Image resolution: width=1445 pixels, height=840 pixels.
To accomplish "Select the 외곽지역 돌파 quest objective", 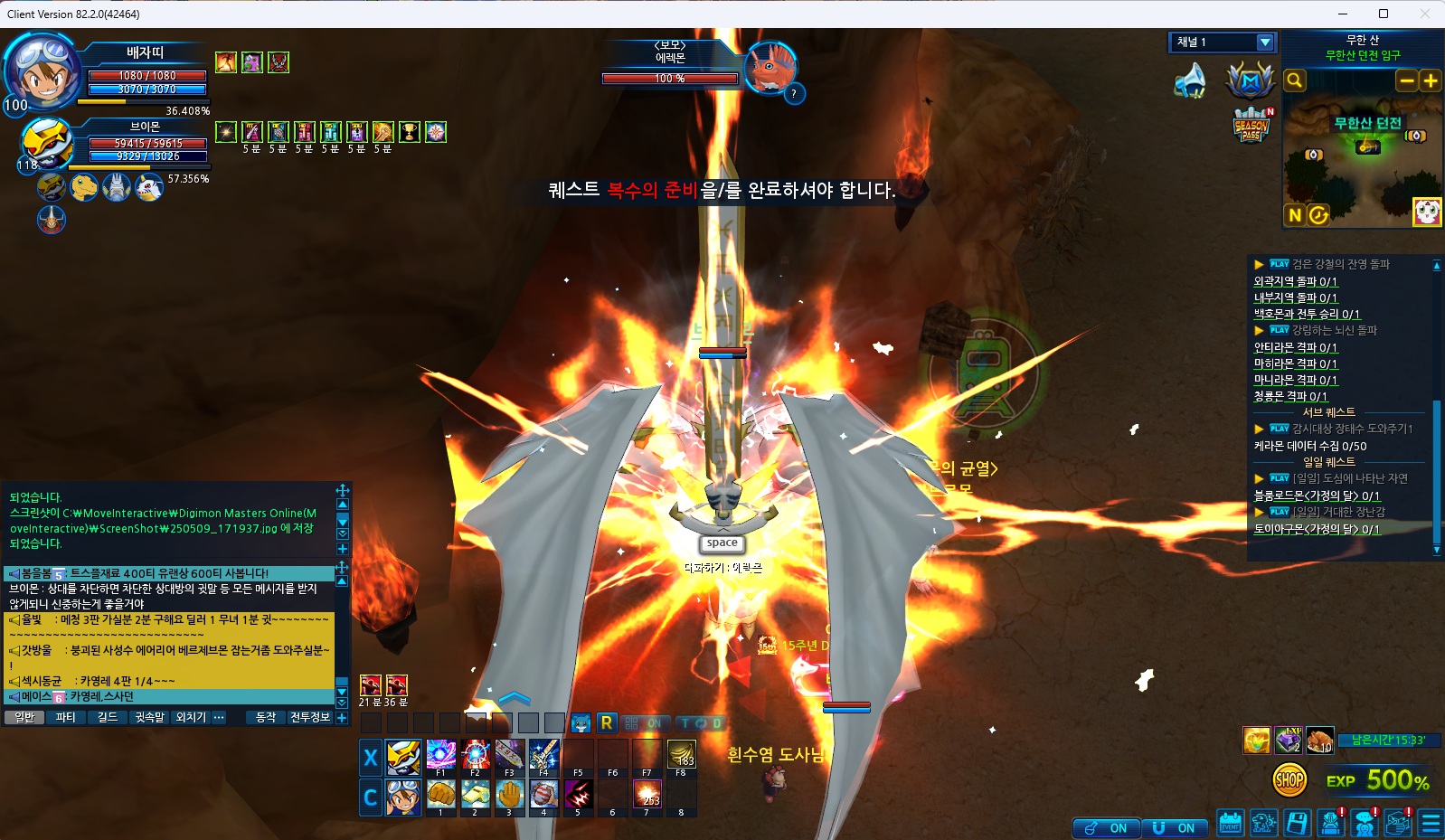I will [x=1295, y=281].
